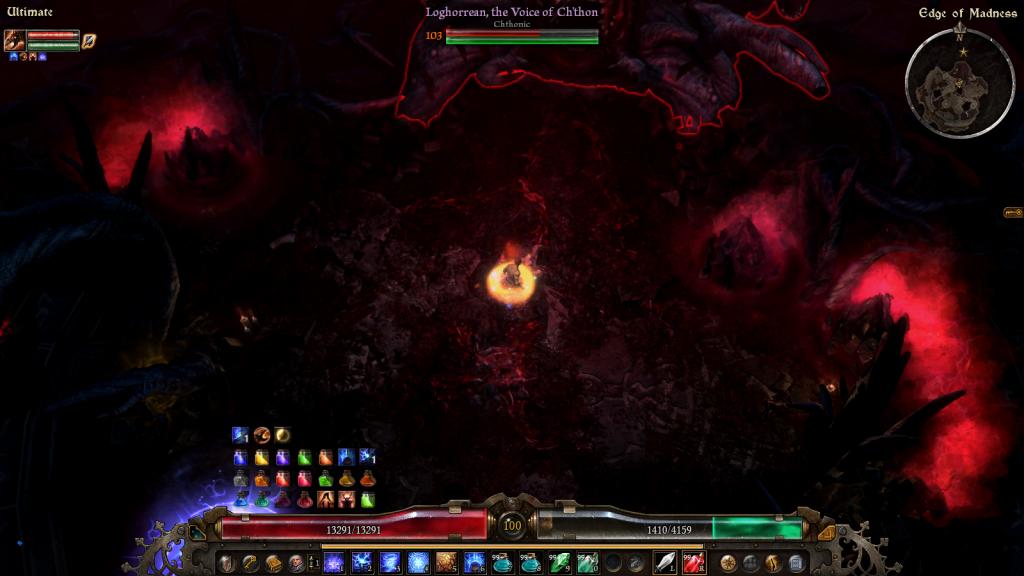
Task: Activate the skill in hotbar slot 1
Action: 334,562
